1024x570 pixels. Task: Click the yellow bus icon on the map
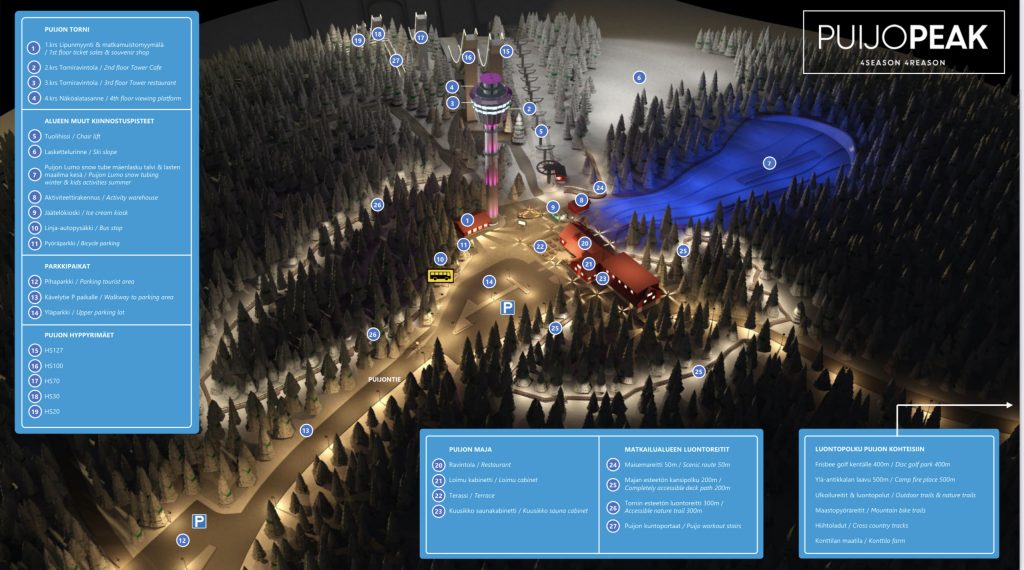point(440,275)
